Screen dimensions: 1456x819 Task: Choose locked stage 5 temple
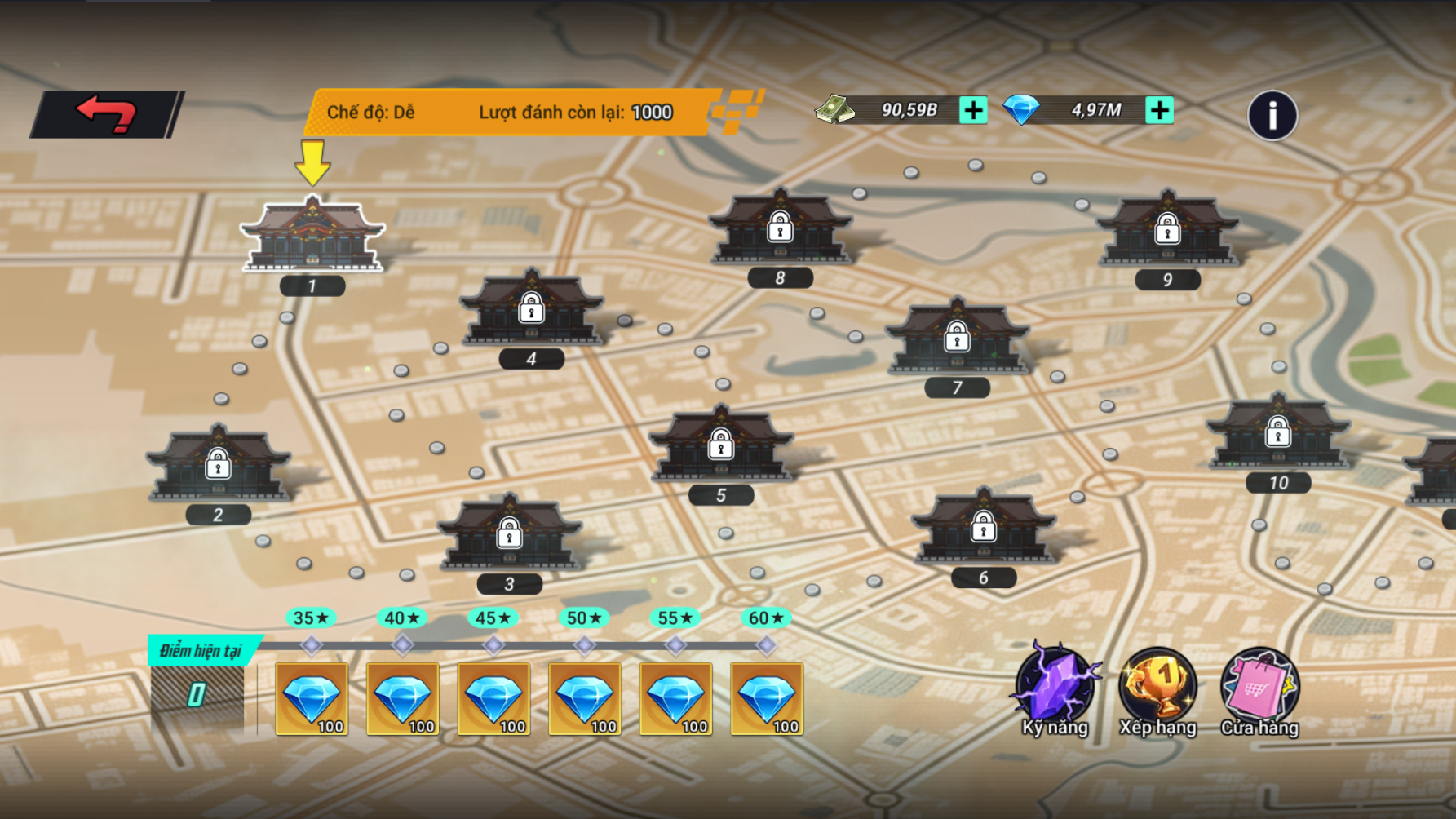(720, 445)
